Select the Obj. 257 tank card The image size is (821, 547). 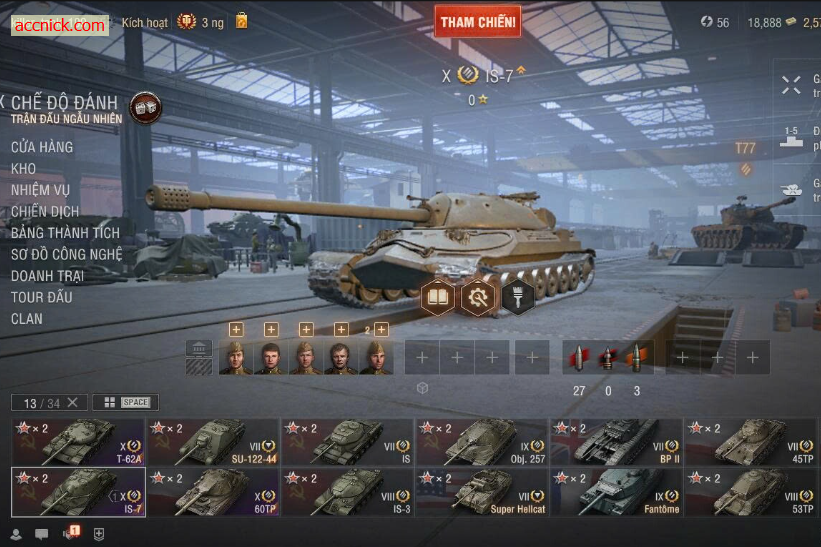[482, 441]
